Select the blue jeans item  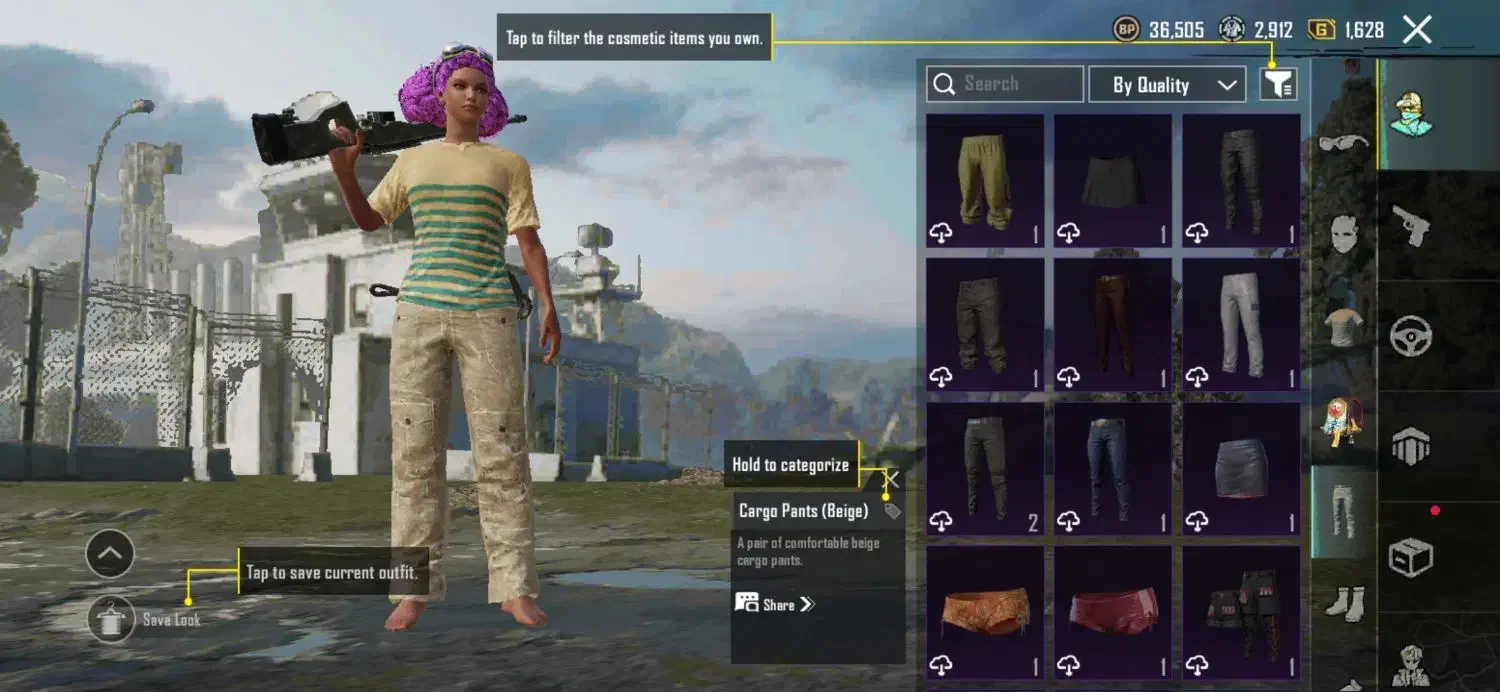point(1113,468)
